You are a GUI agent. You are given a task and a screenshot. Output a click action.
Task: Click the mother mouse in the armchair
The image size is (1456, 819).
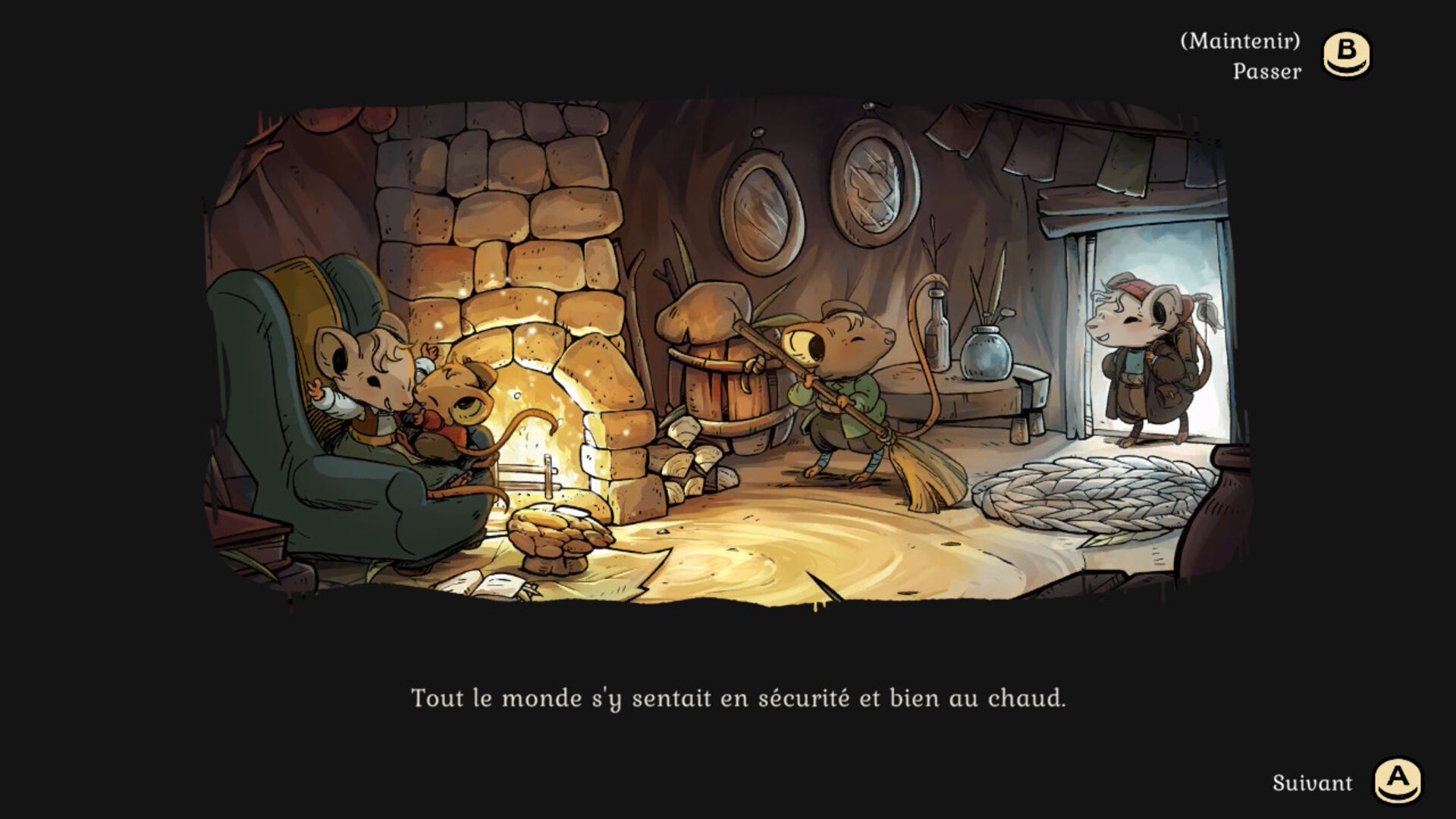364,372
